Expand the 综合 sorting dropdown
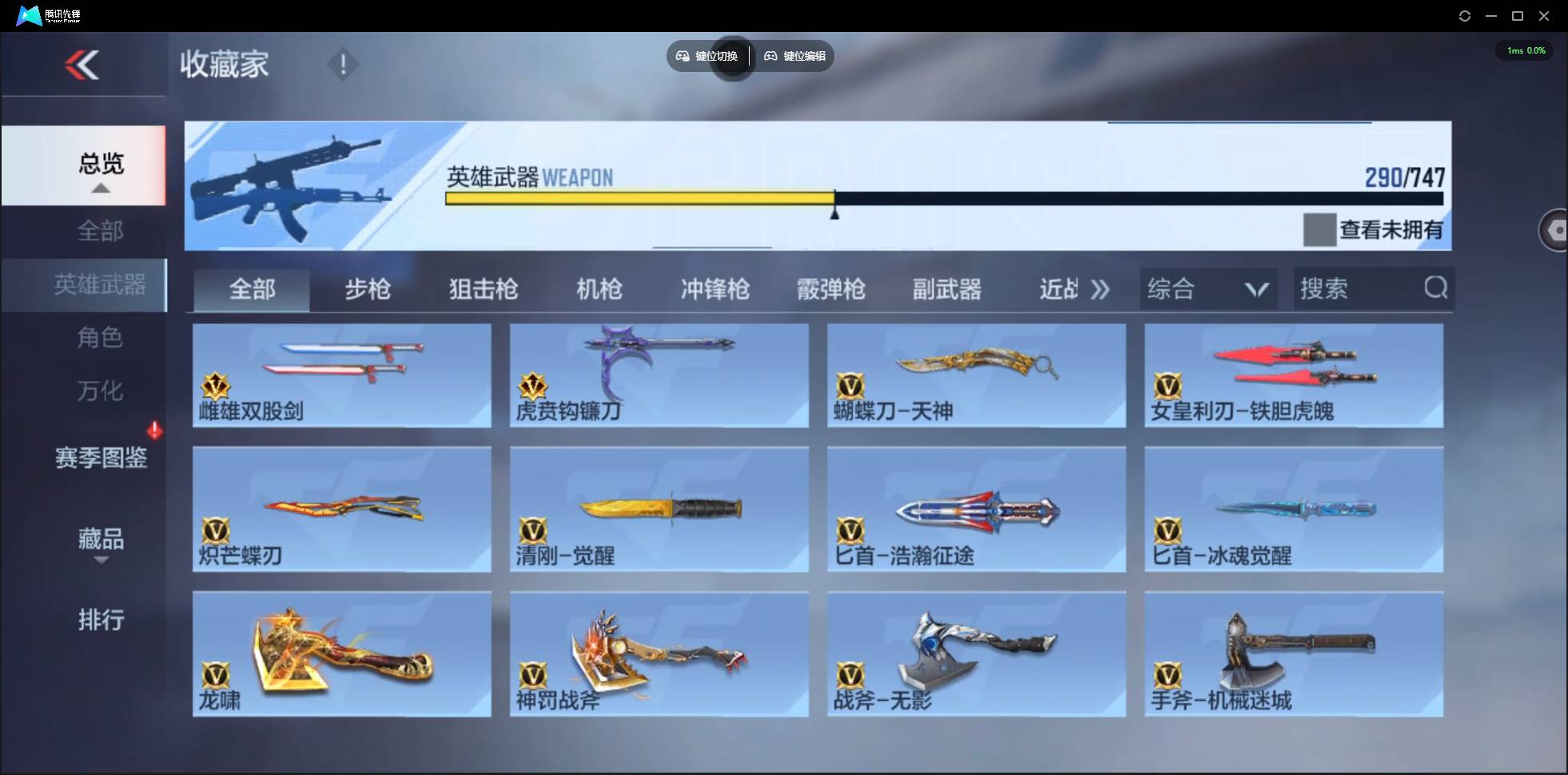The image size is (1568, 775). [x=1208, y=288]
